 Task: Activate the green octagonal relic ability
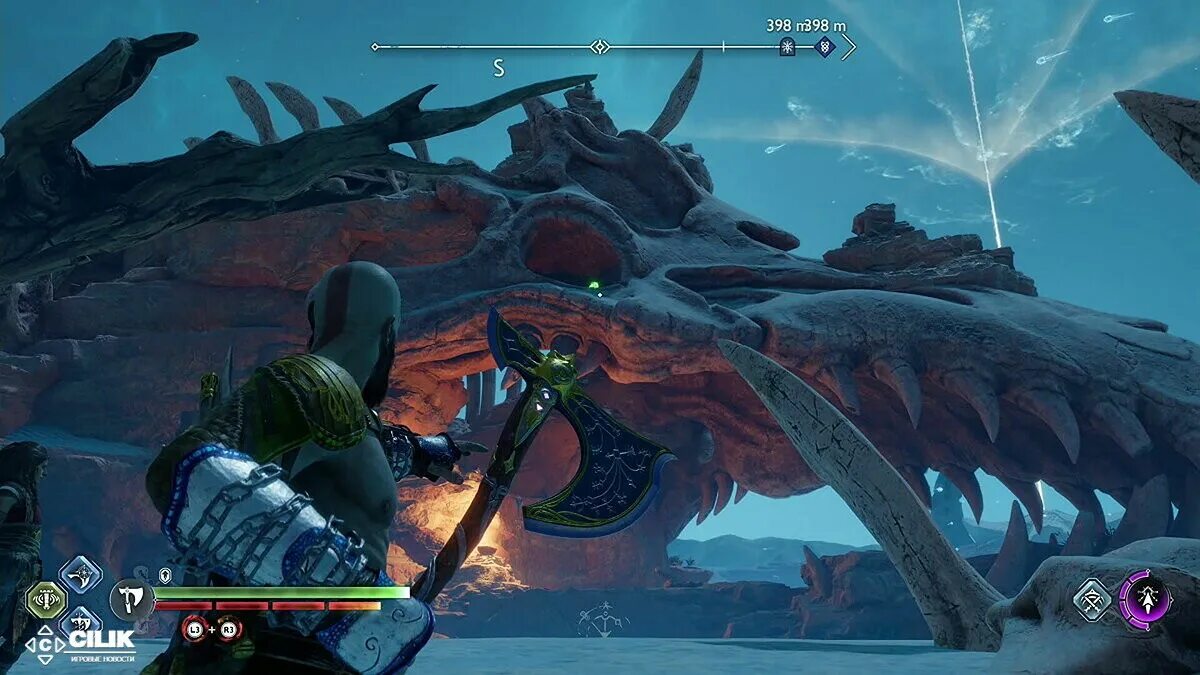pos(45,600)
